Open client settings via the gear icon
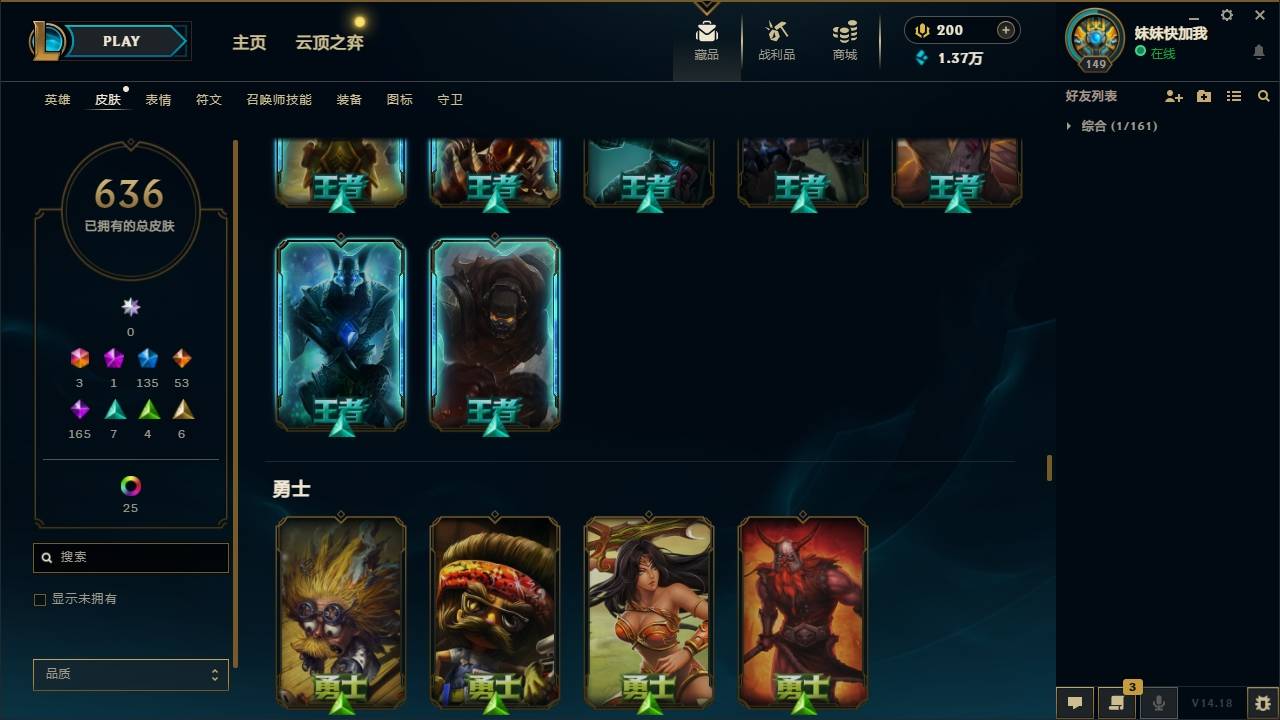The width and height of the screenshot is (1280, 720). (x=1226, y=15)
